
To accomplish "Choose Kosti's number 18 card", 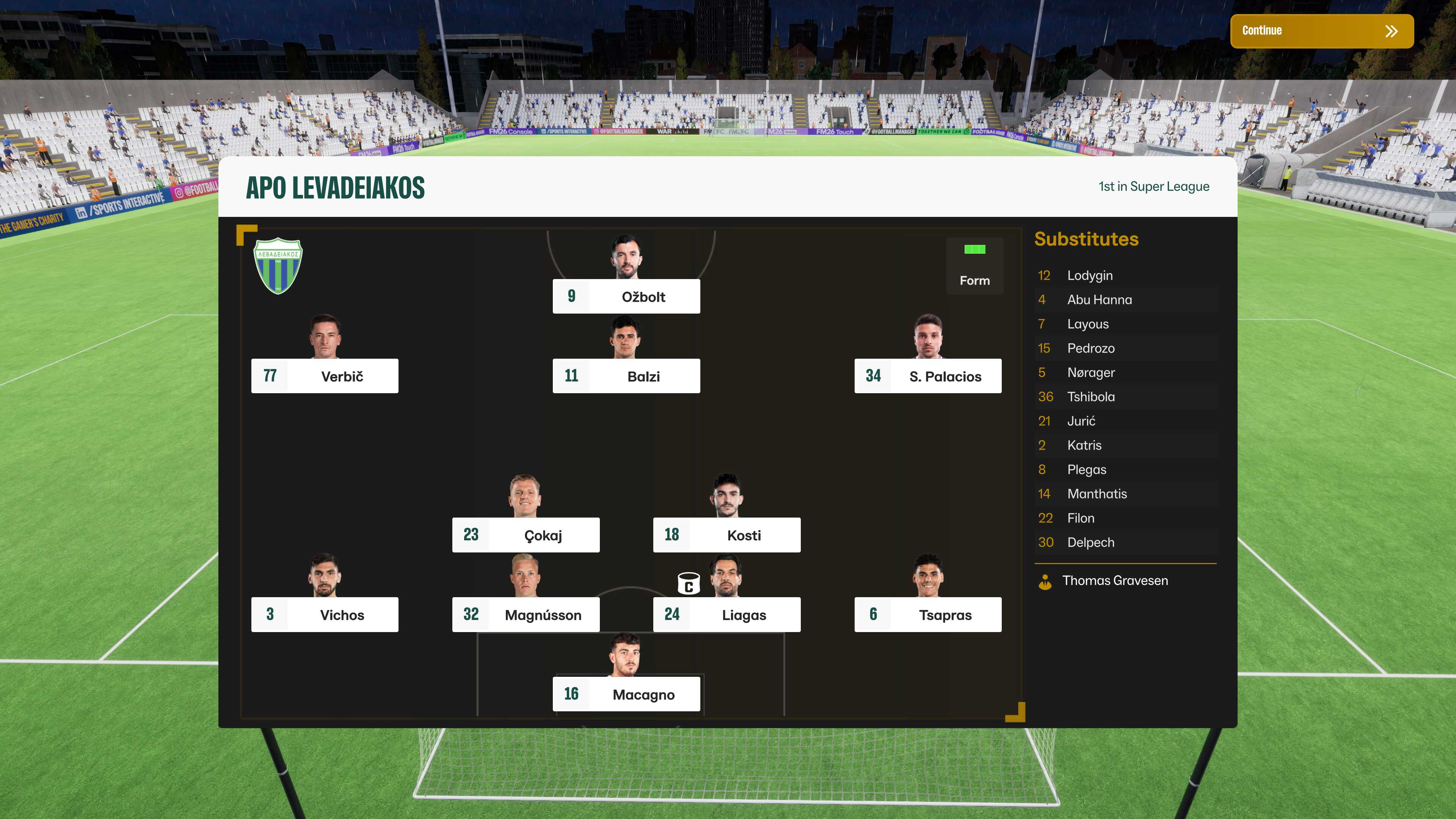I will click(x=727, y=535).
